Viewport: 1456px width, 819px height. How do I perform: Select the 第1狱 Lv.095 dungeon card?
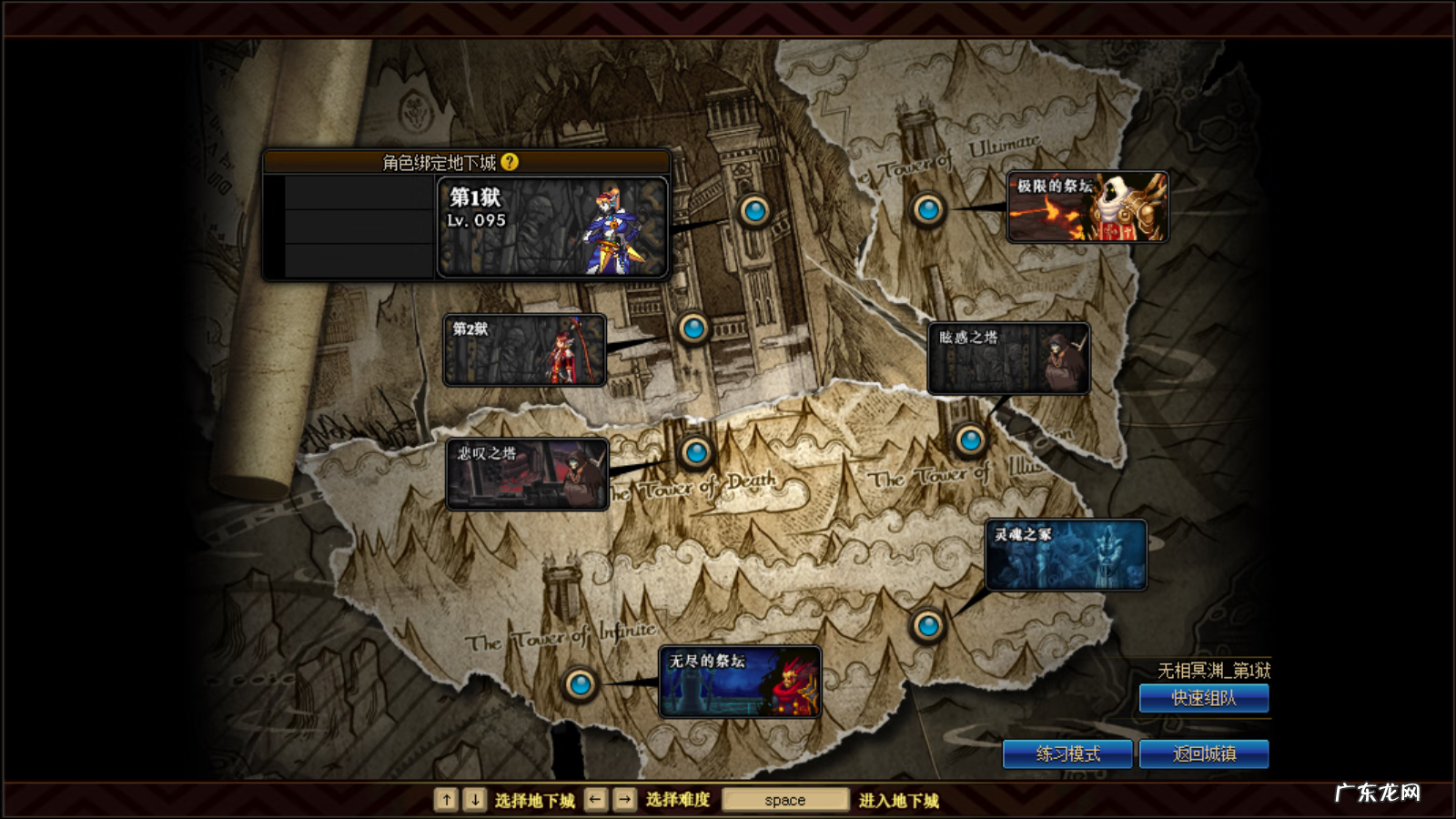point(552,227)
